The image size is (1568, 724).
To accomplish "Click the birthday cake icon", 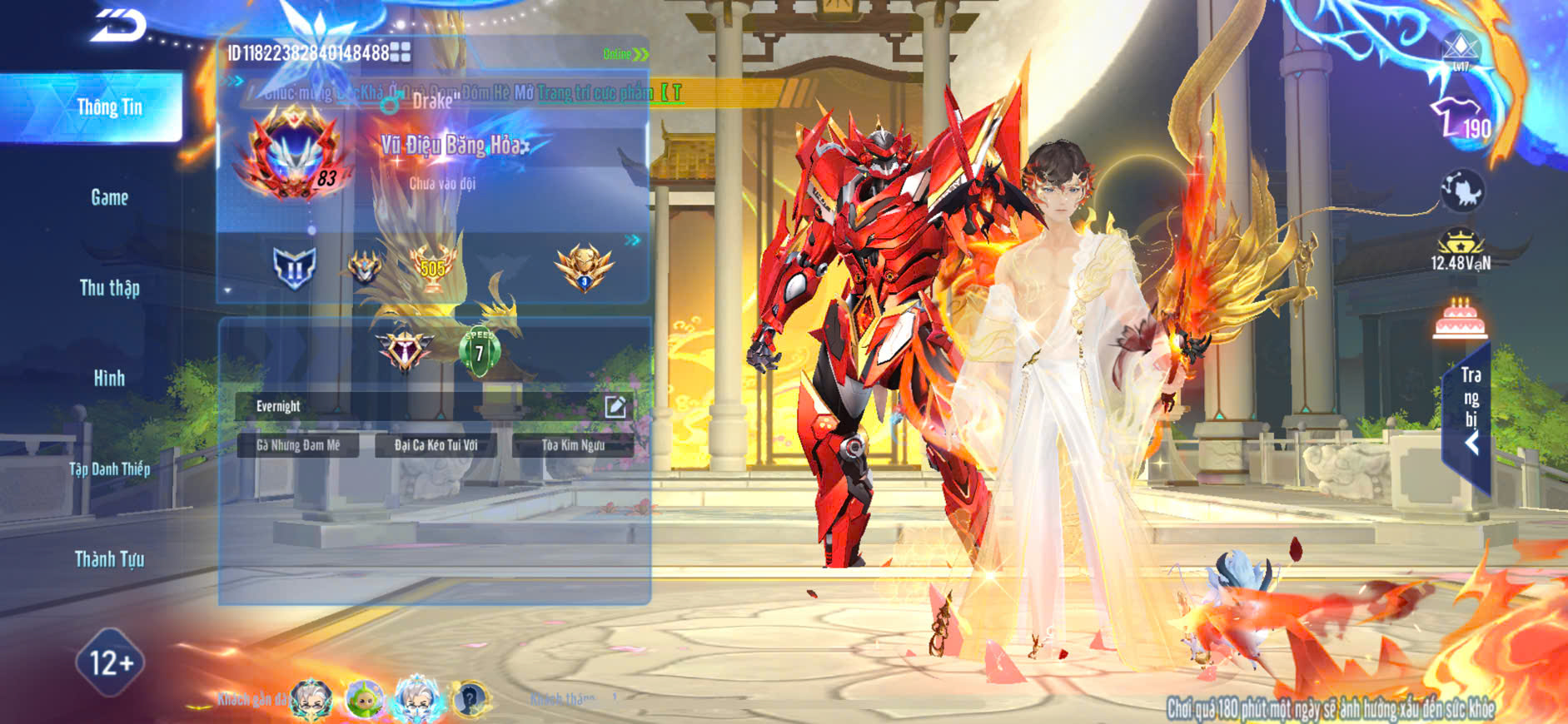I will point(1460,319).
